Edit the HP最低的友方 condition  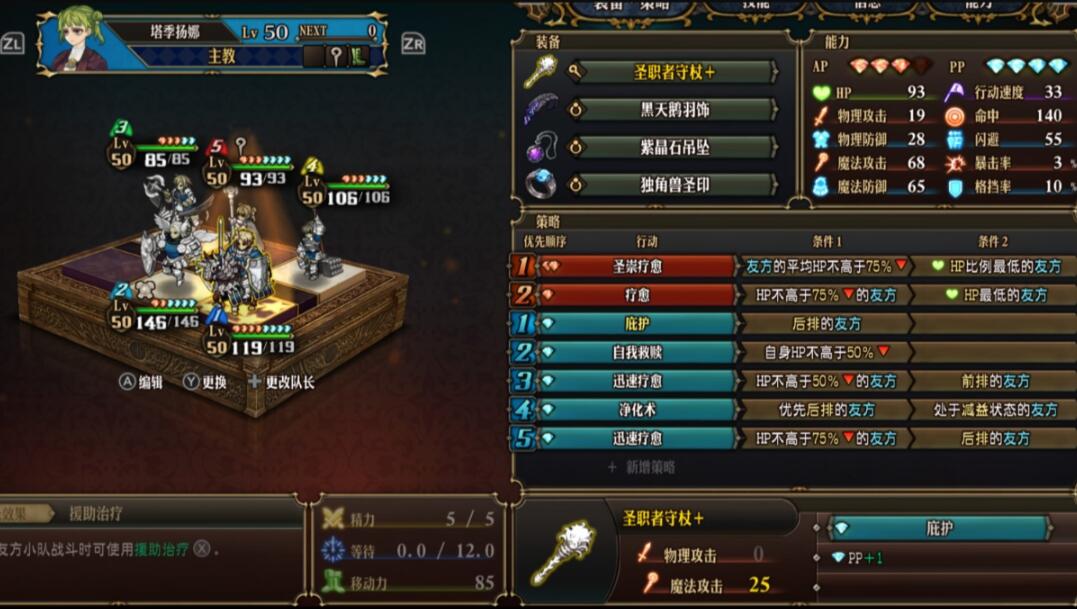click(995, 295)
